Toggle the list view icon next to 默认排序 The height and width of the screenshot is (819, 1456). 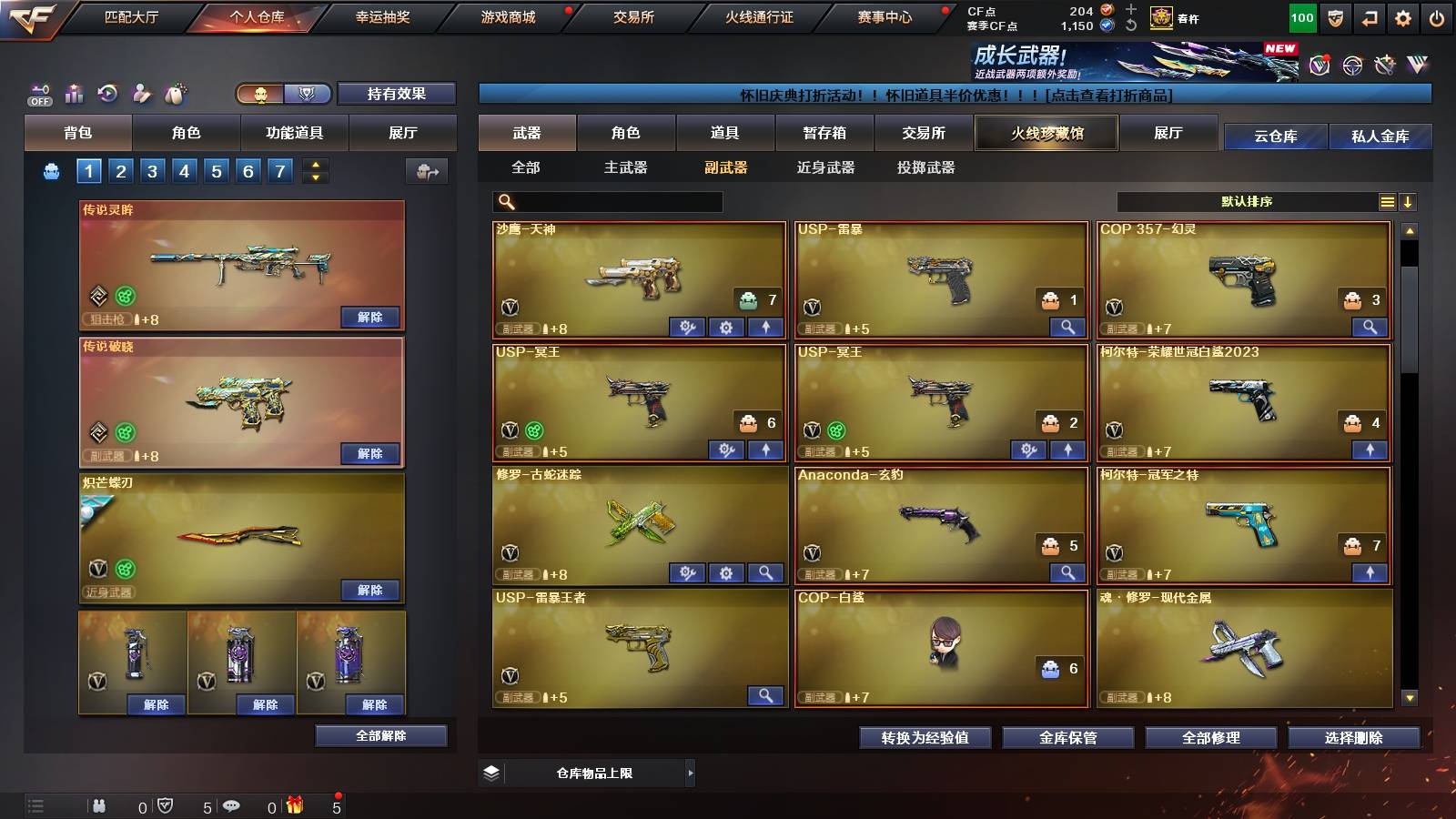(1387, 202)
